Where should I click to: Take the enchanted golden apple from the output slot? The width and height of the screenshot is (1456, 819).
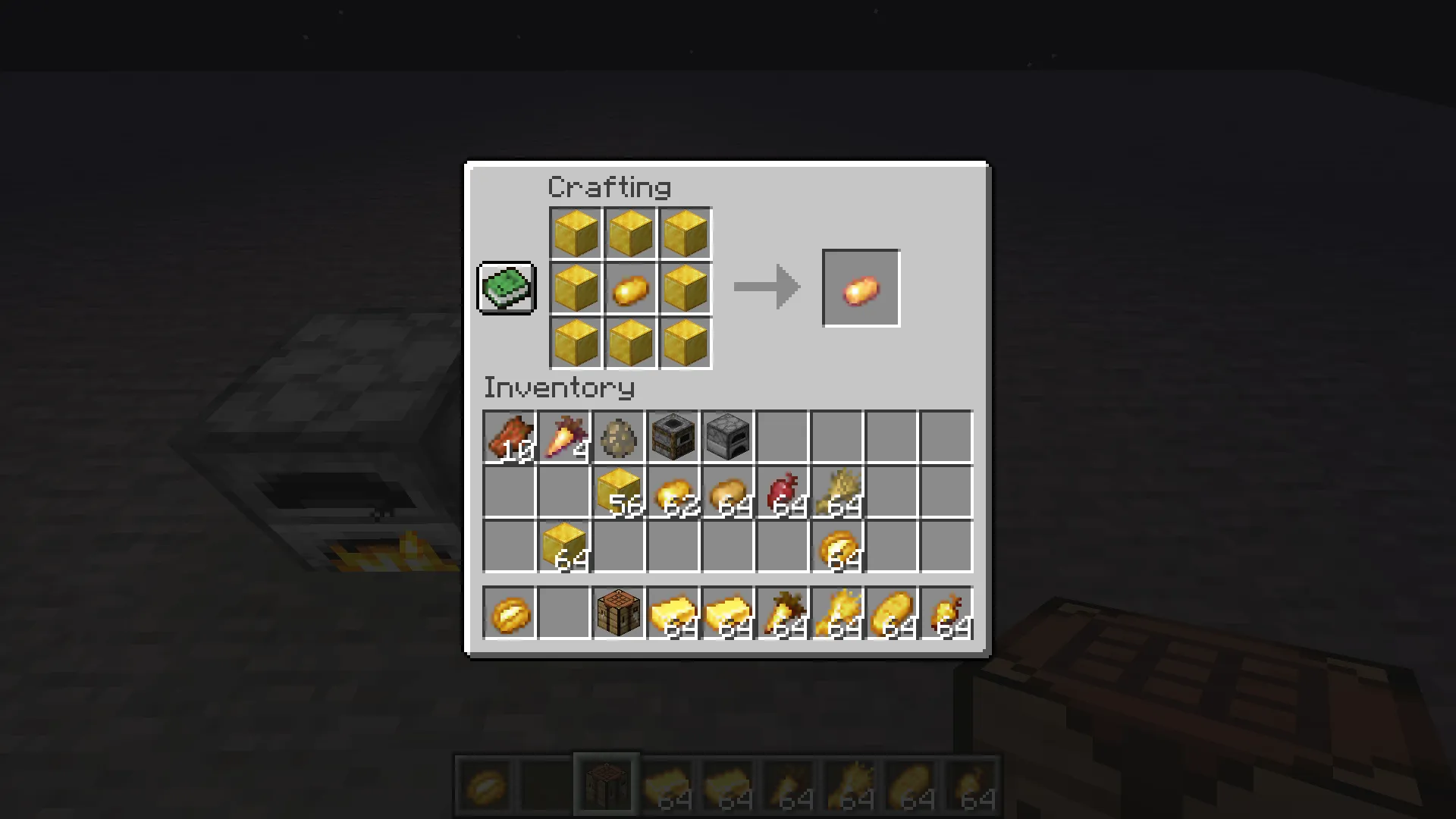[861, 287]
